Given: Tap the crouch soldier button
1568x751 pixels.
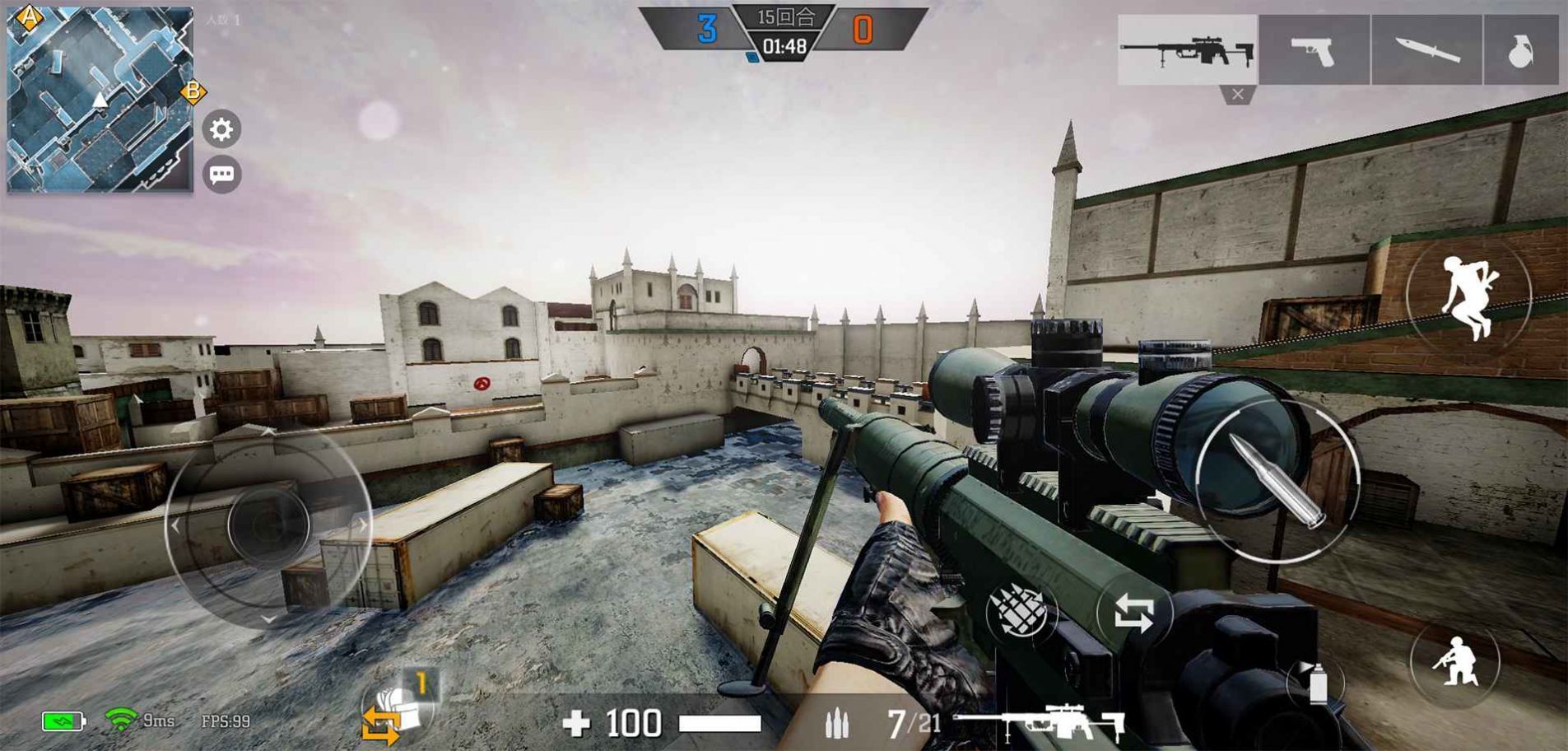Looking at the screenshot, I should (1454, 661).
